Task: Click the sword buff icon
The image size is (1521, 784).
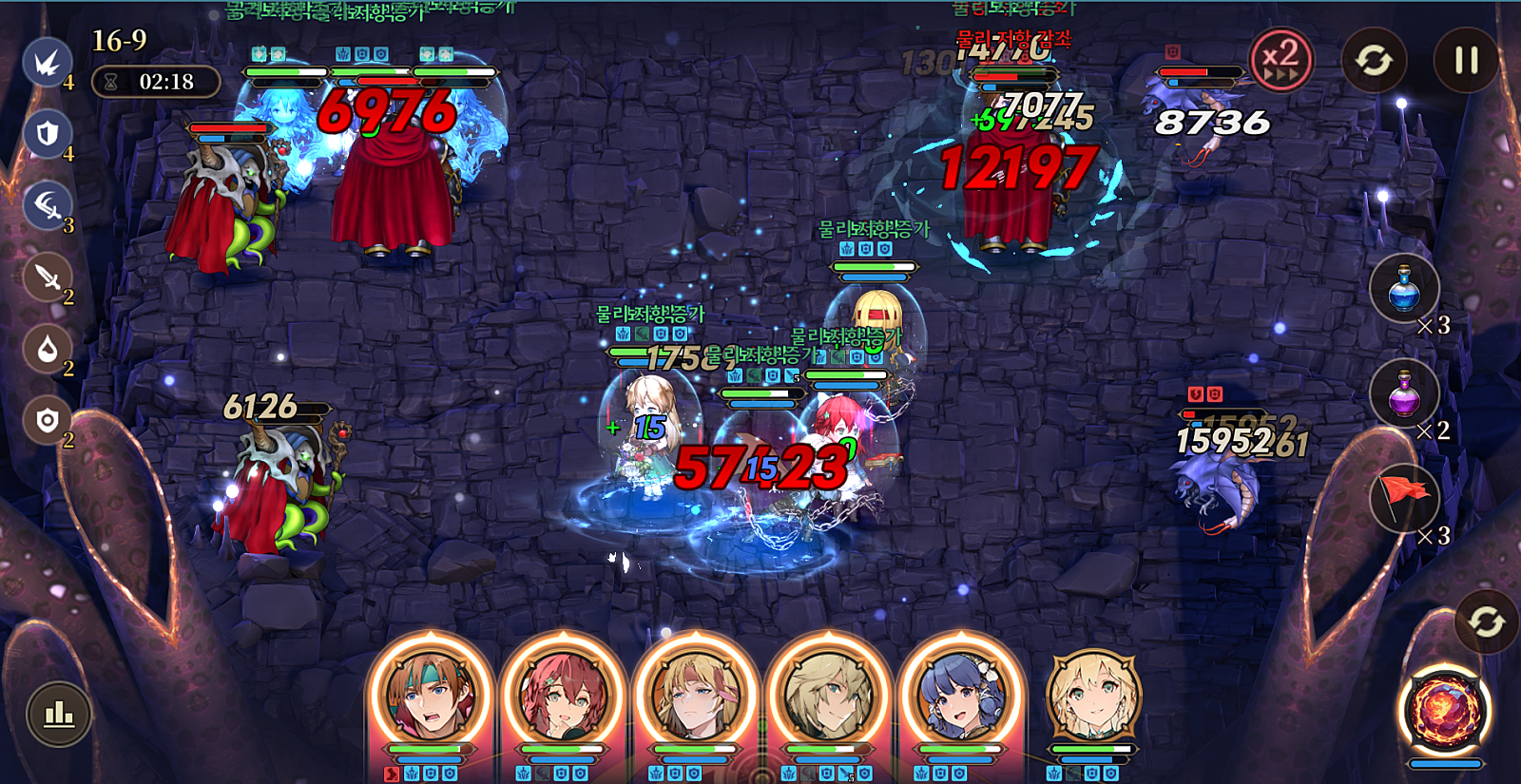Action: pyautogui.click(x=47, y=277)
